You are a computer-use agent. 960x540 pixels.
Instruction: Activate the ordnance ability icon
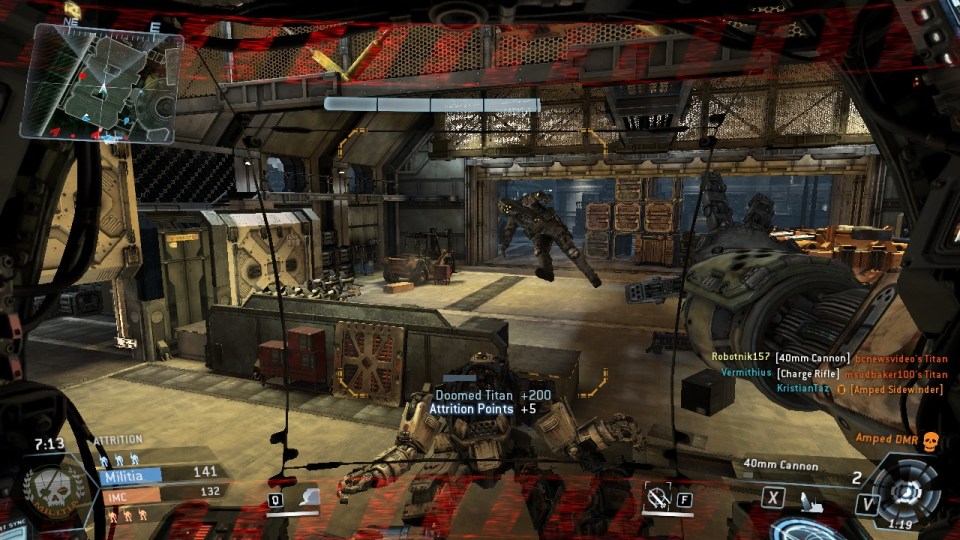[x=658, y=497]
